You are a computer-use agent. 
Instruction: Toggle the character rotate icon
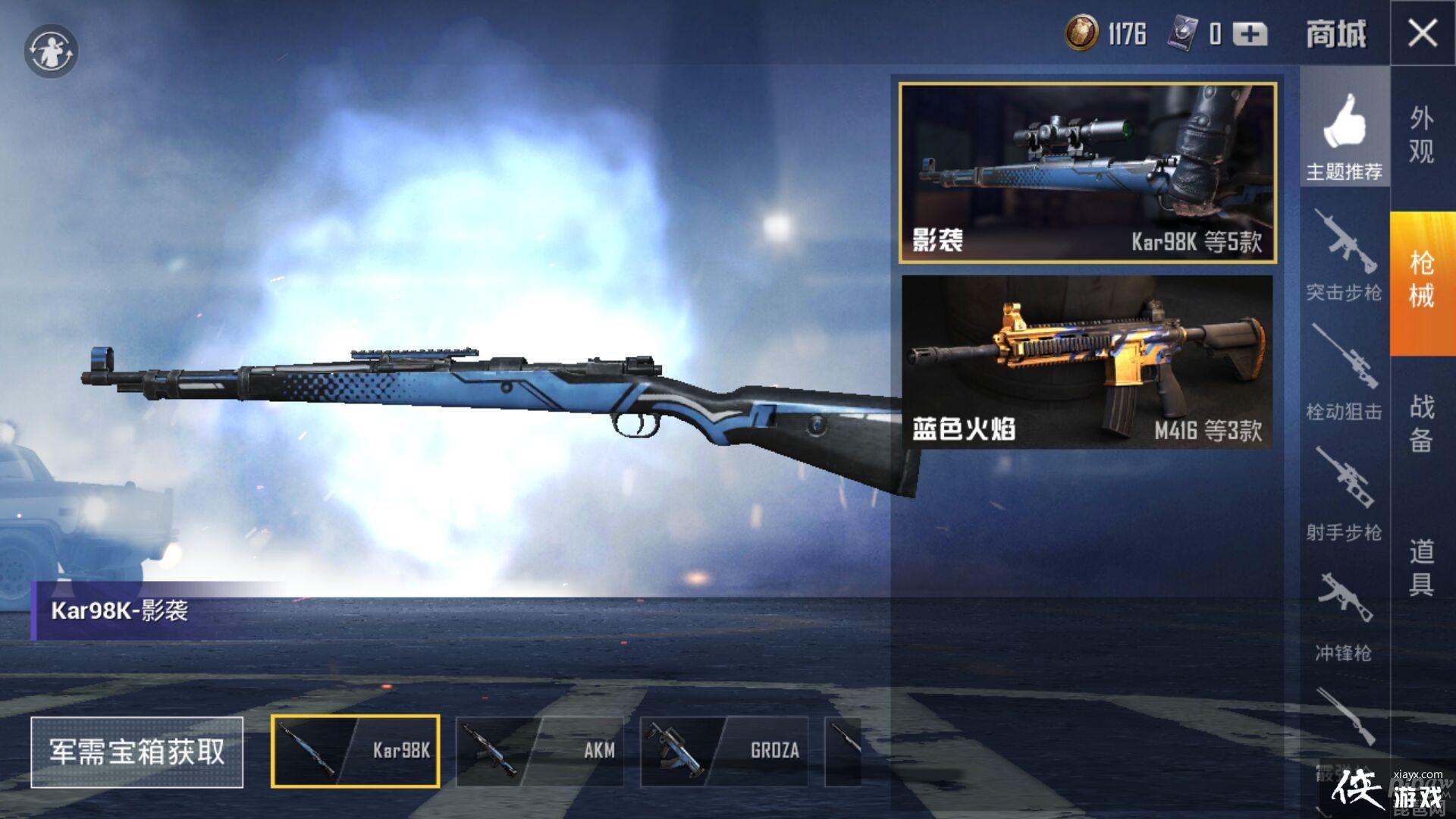coord(51,52)
